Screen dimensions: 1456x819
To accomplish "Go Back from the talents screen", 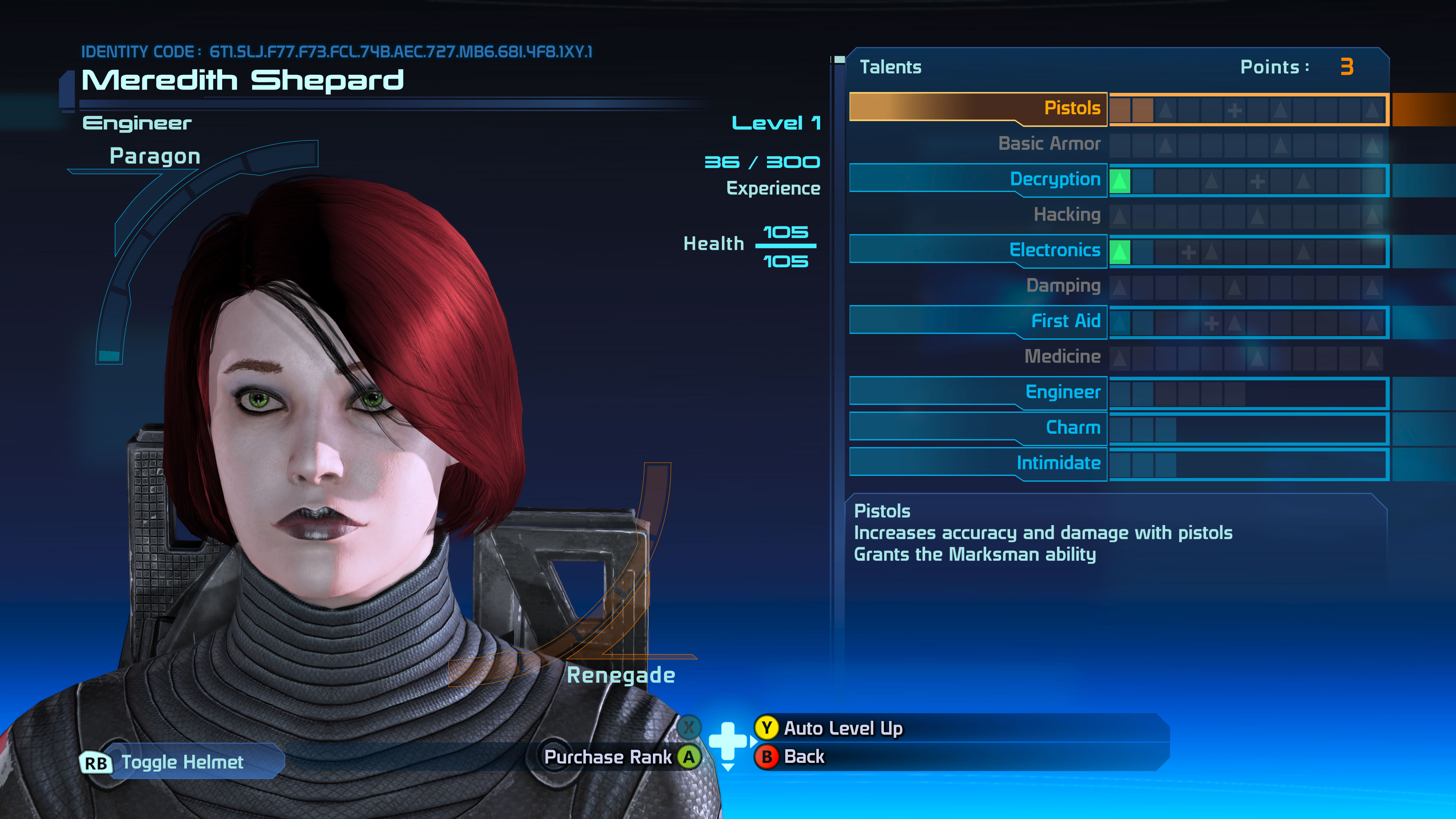I will 803,756.
